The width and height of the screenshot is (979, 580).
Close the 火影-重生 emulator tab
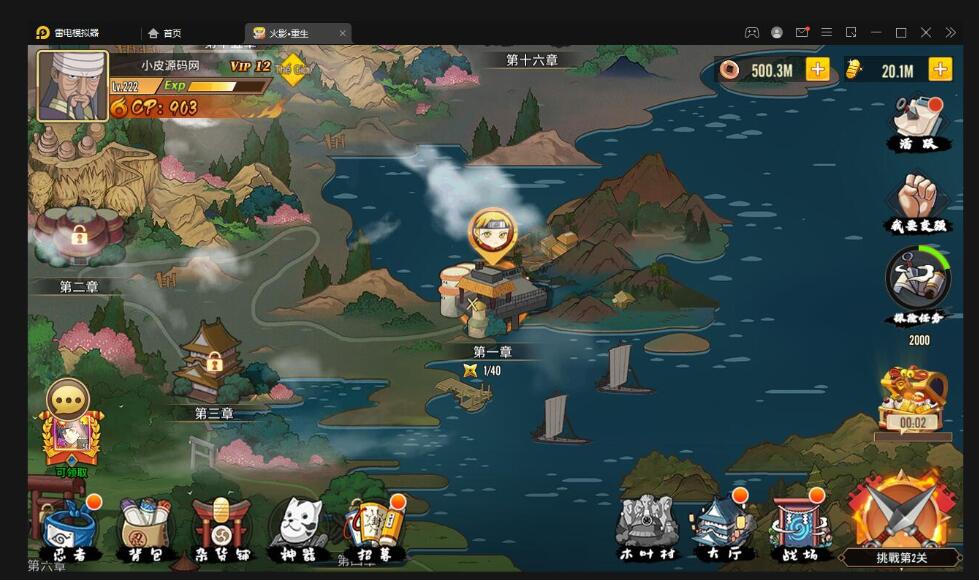[x=342, y=33]
